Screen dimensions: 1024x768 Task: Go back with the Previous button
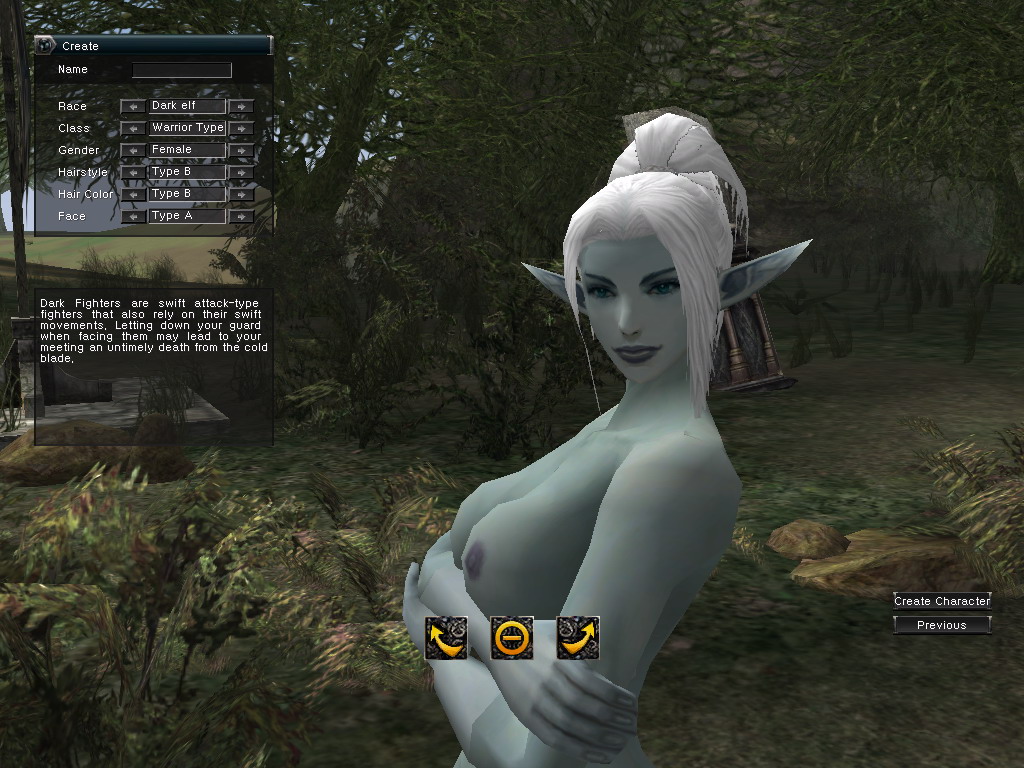coord(942,625)
